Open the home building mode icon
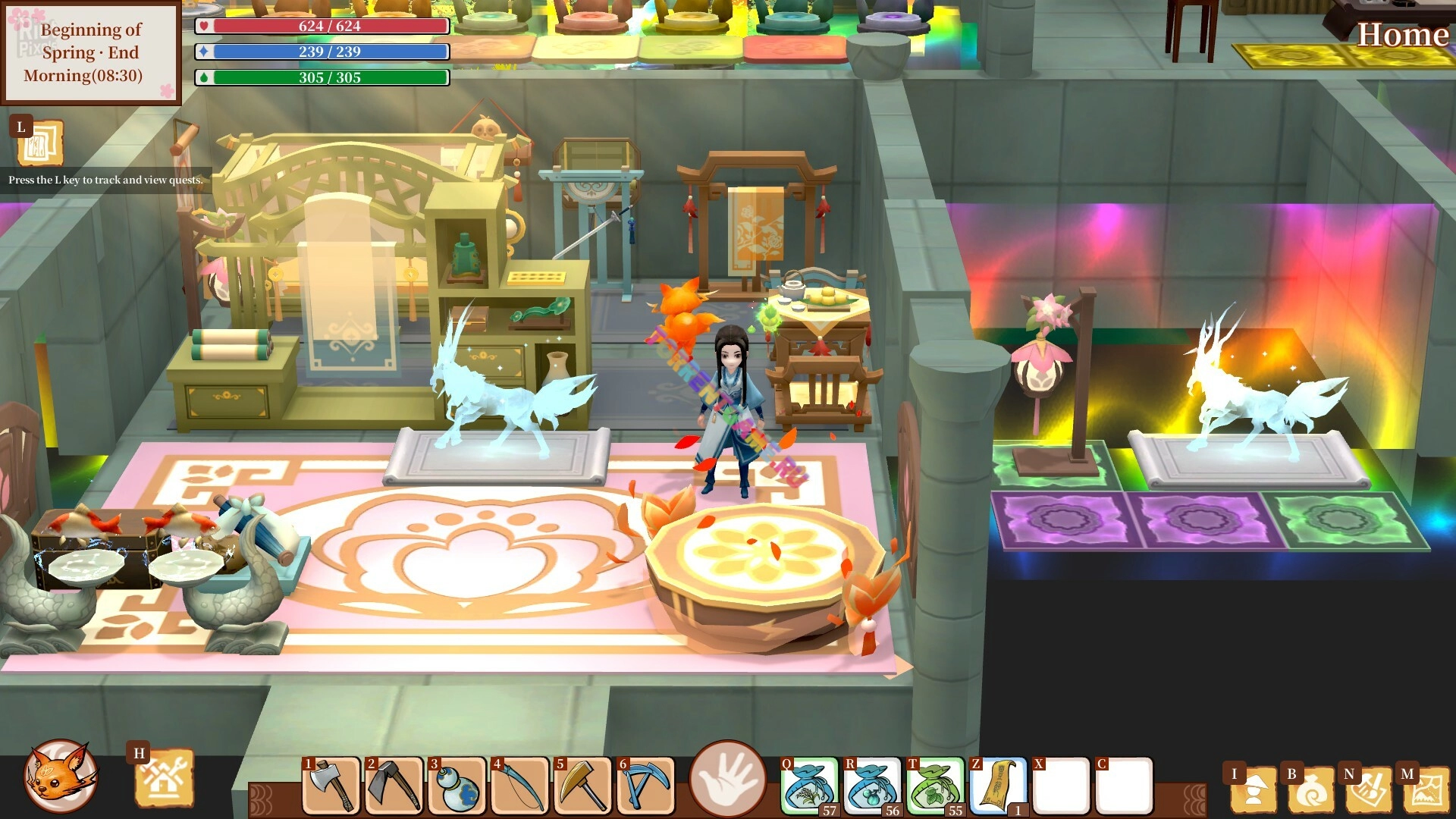 (x=164, y=780)
